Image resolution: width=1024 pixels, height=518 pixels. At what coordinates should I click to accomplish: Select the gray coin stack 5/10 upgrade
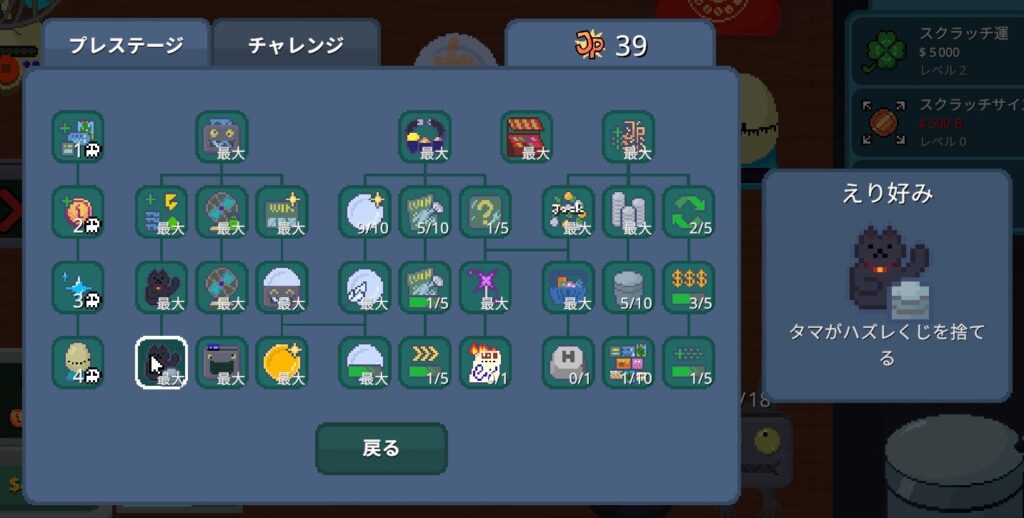628,286
